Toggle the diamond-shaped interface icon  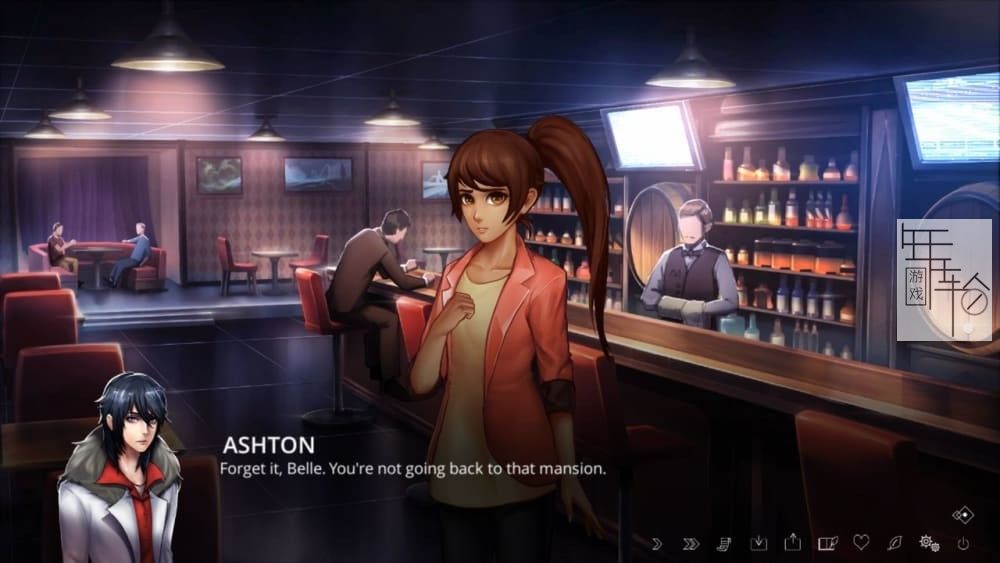(963, 515)
